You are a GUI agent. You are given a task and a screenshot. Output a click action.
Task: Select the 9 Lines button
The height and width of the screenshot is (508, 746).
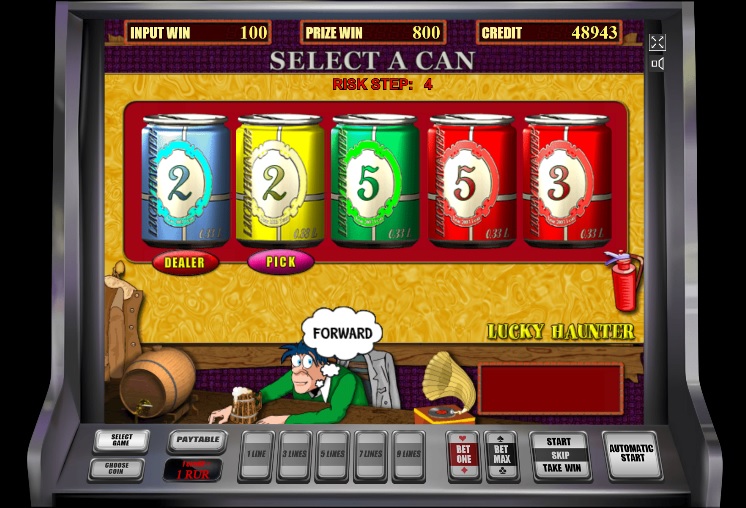[x=408, y=455]
